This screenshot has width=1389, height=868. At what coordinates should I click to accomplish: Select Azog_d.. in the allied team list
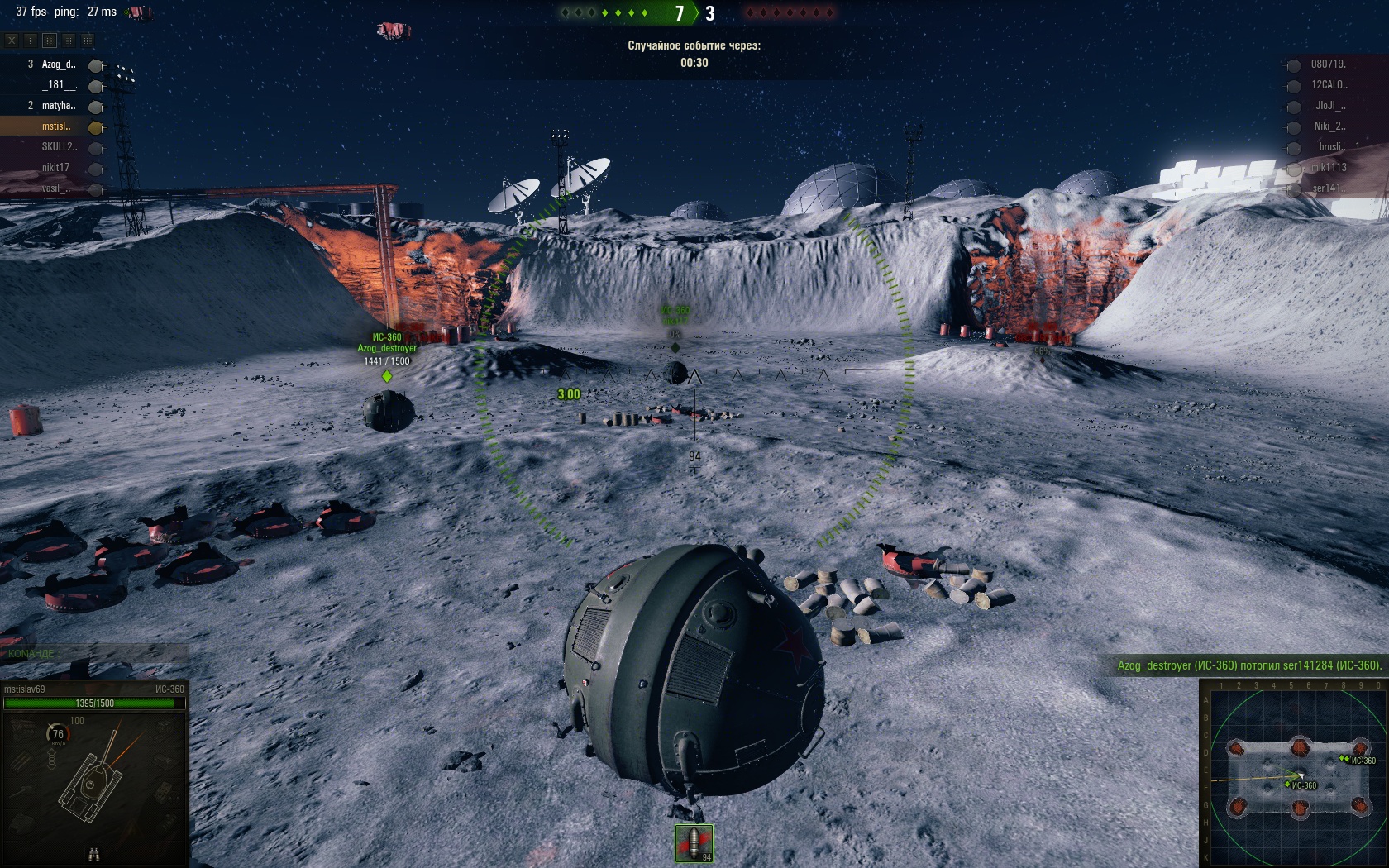tap(58, 64)
